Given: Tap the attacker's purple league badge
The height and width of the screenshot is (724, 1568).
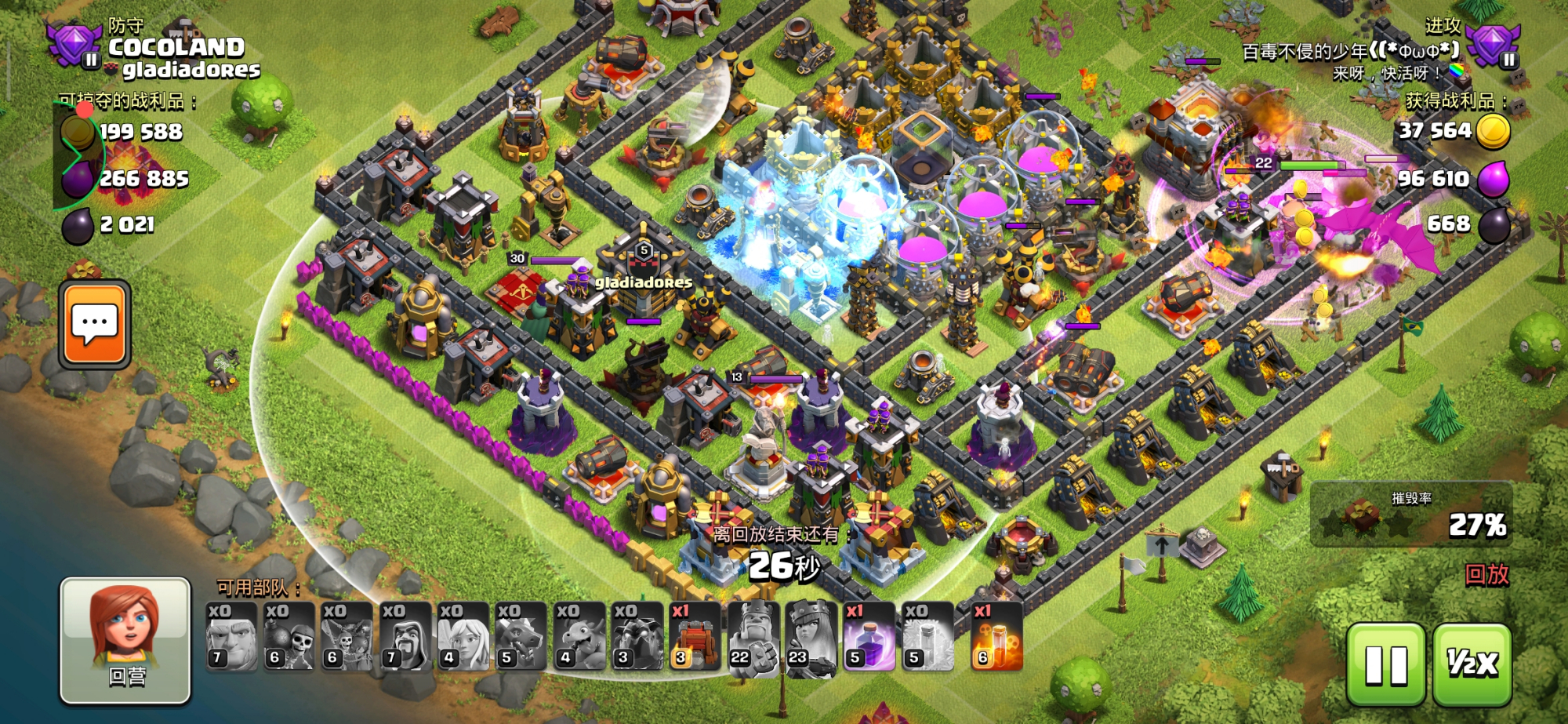Looking at the screenshot, I should pos(1494,45).
